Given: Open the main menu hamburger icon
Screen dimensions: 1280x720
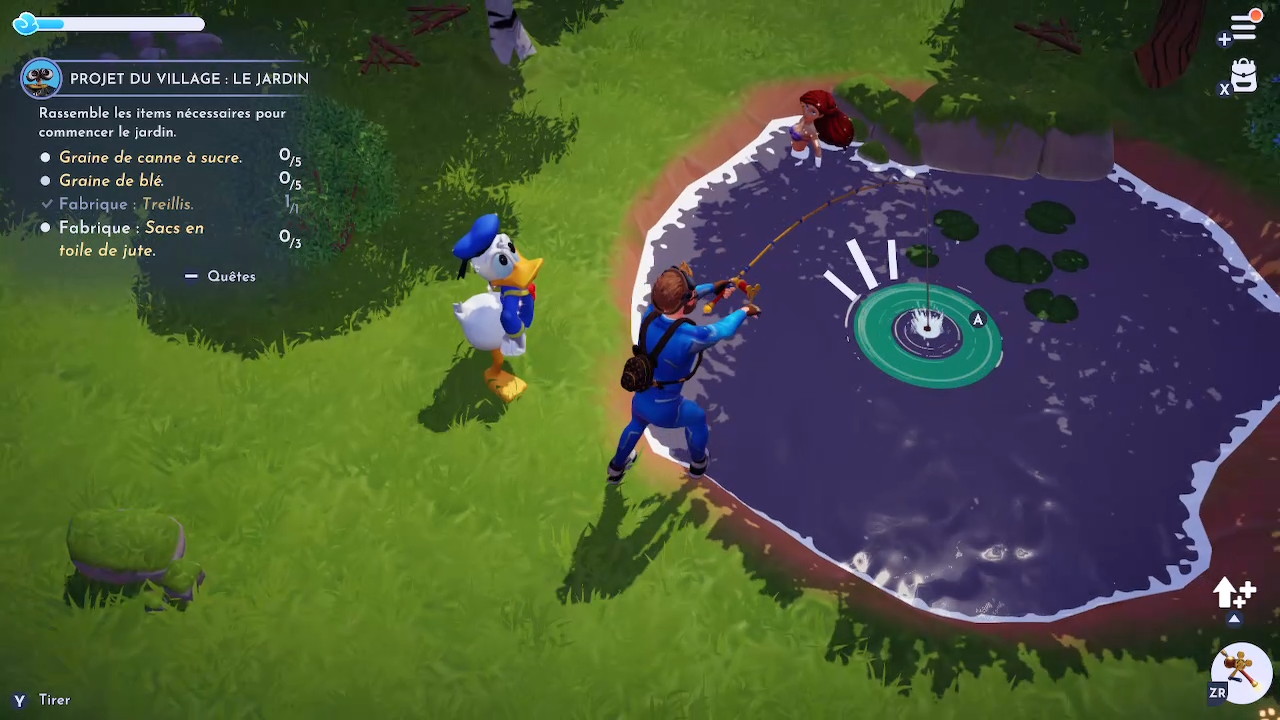Looking at the screenshot, I should 1243,27.
